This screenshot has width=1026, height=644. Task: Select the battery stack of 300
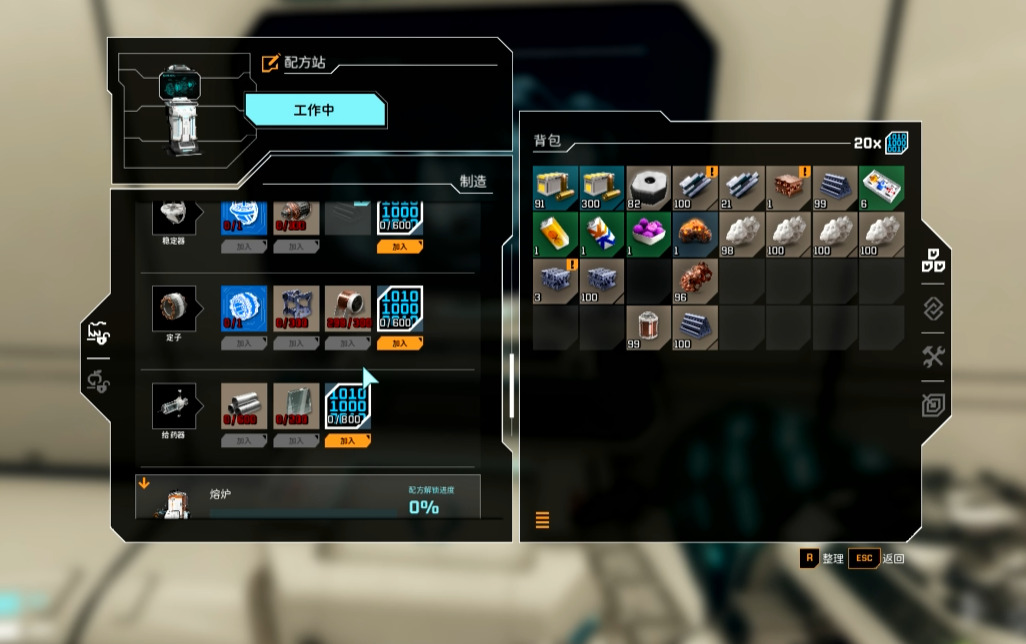click(602, 188)
